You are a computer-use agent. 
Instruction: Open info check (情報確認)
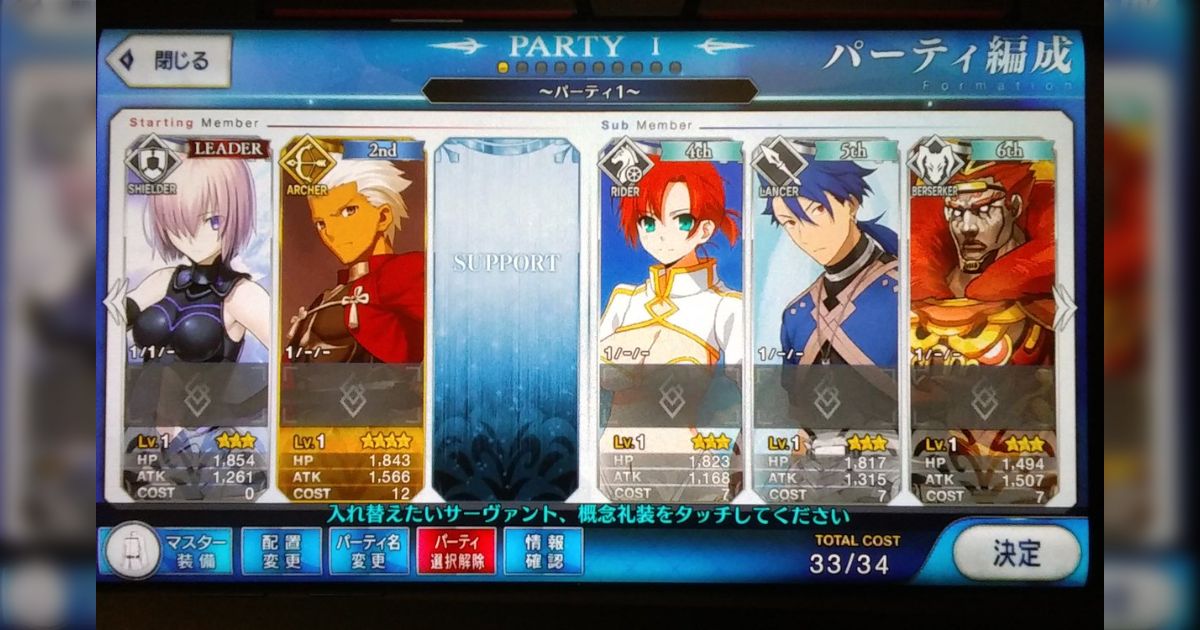(x=543, y=551)
